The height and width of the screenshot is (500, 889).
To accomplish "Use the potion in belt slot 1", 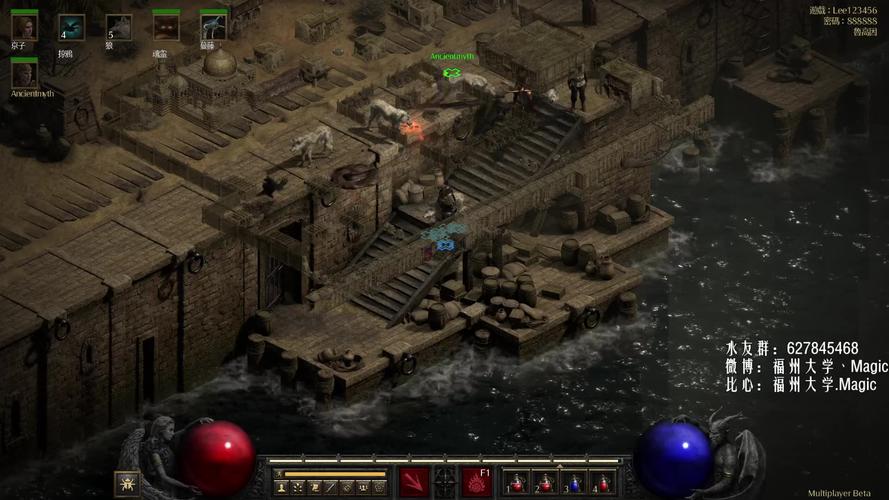I will (x=514, y=483).
